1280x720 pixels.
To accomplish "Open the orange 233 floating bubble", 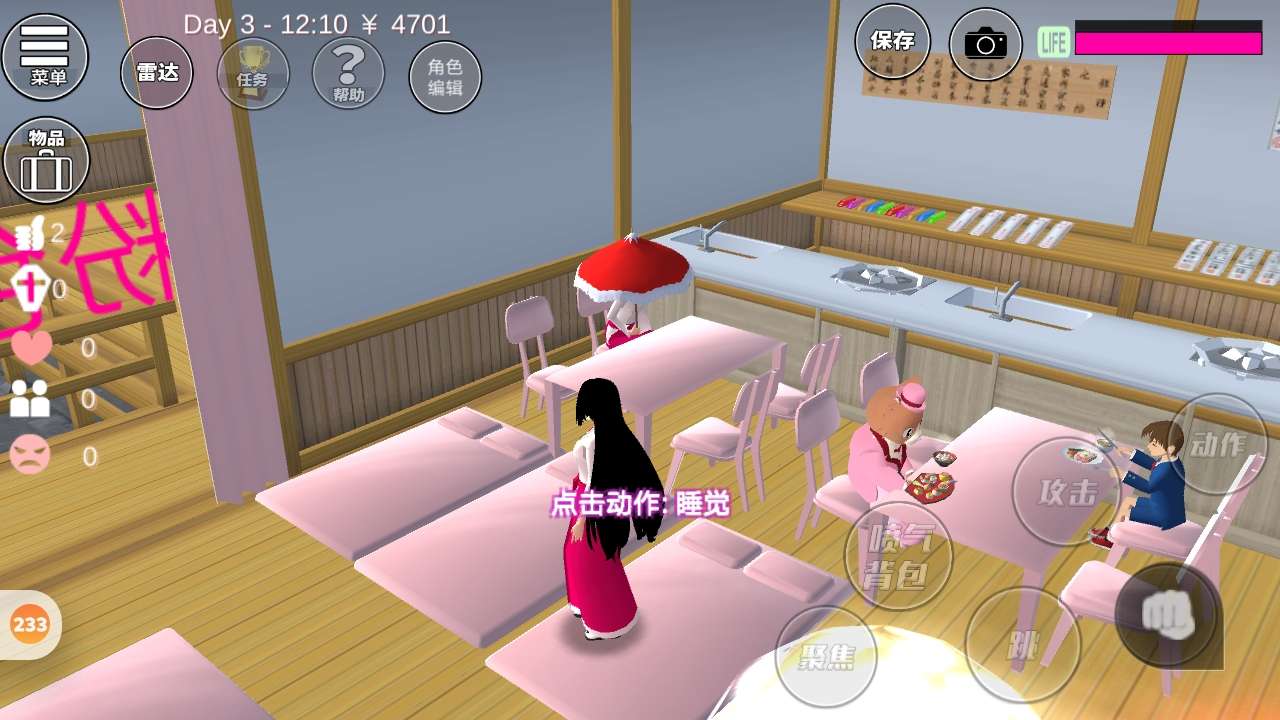I will (30, 625).
